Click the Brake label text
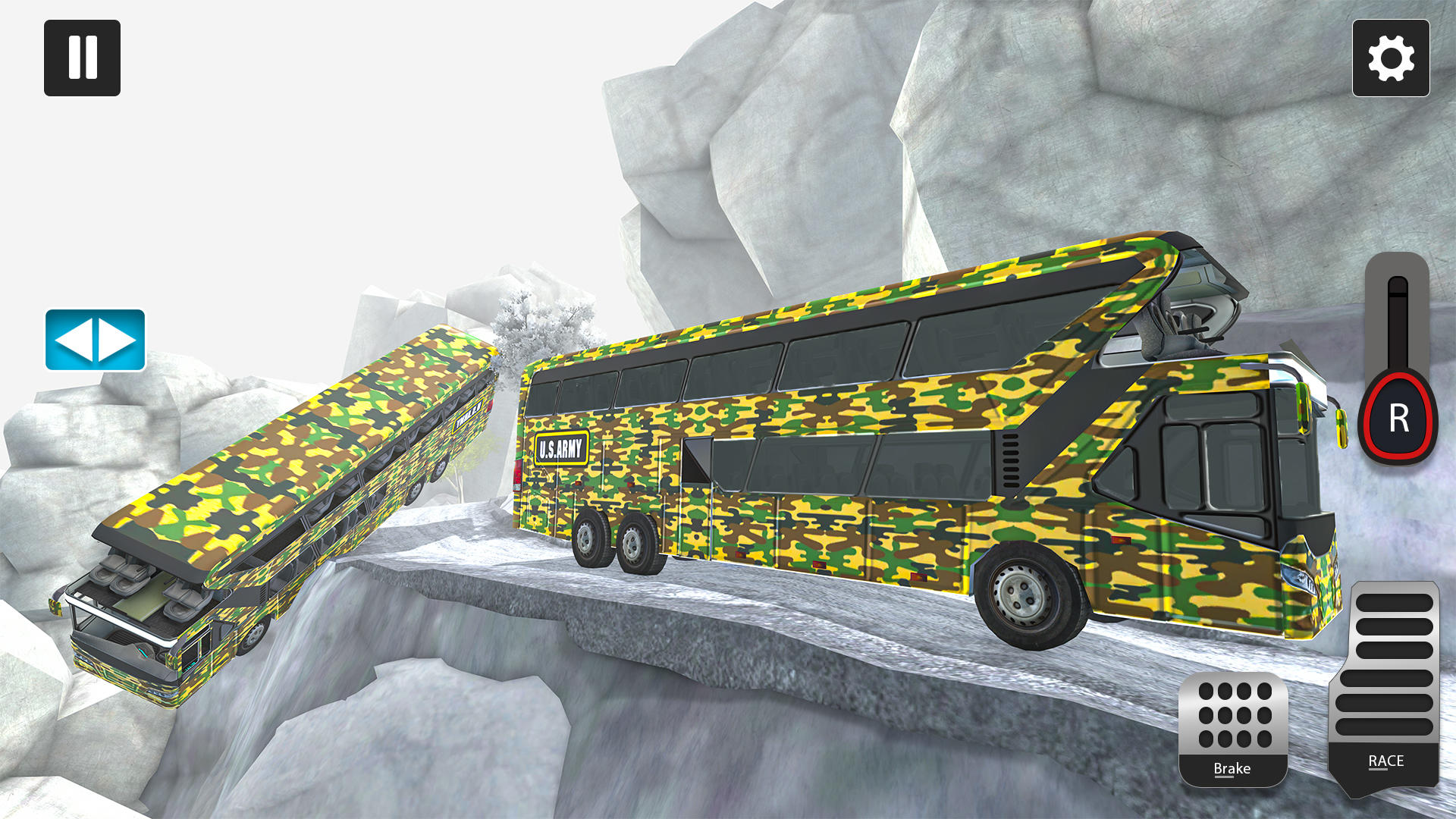Screen dimensions: 1456x819 [x=1232, y=770]
